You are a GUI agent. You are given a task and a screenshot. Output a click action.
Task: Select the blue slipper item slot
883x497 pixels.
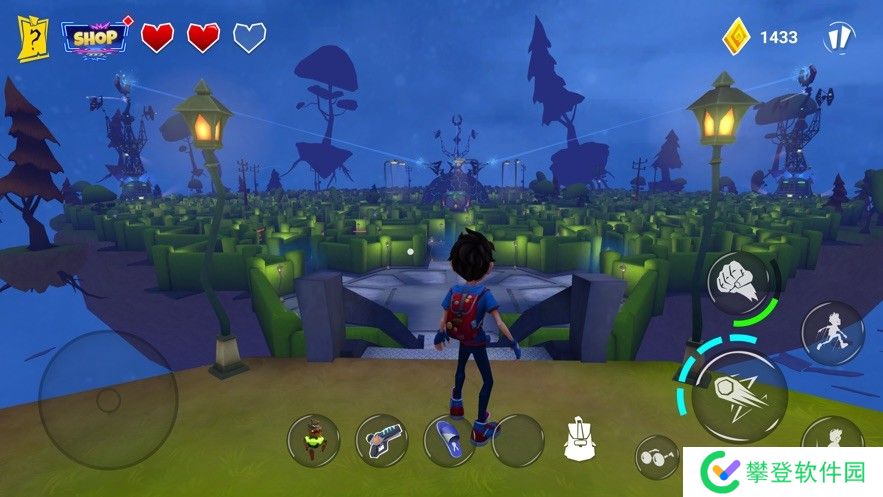coord(449,440)
